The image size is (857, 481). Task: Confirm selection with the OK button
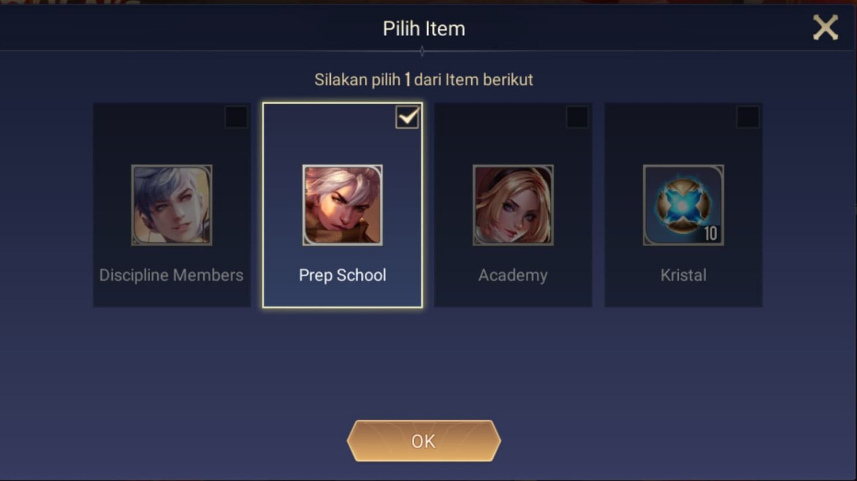[423, 441]
